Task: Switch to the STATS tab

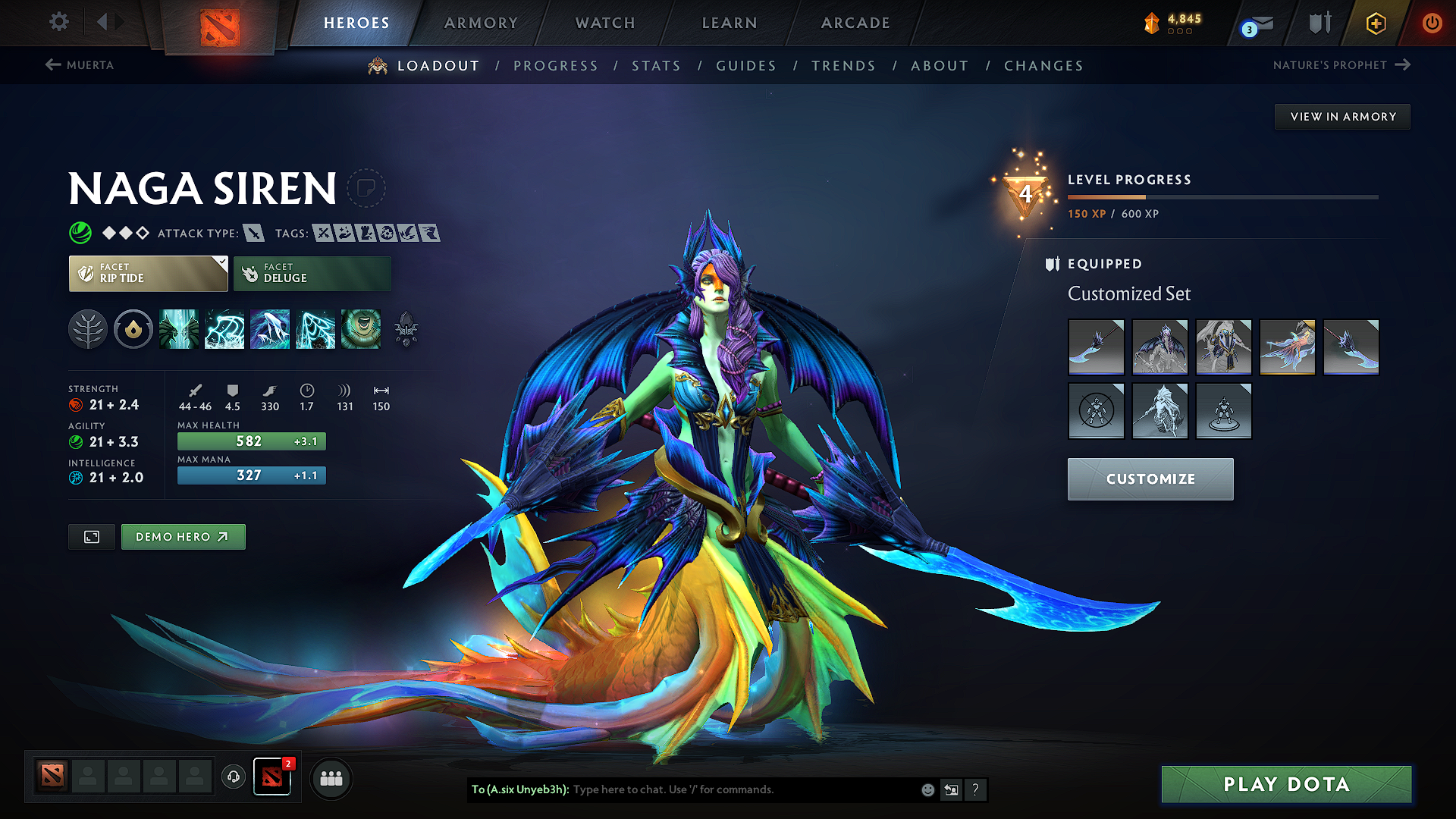Action: click(x=657, y=66)
